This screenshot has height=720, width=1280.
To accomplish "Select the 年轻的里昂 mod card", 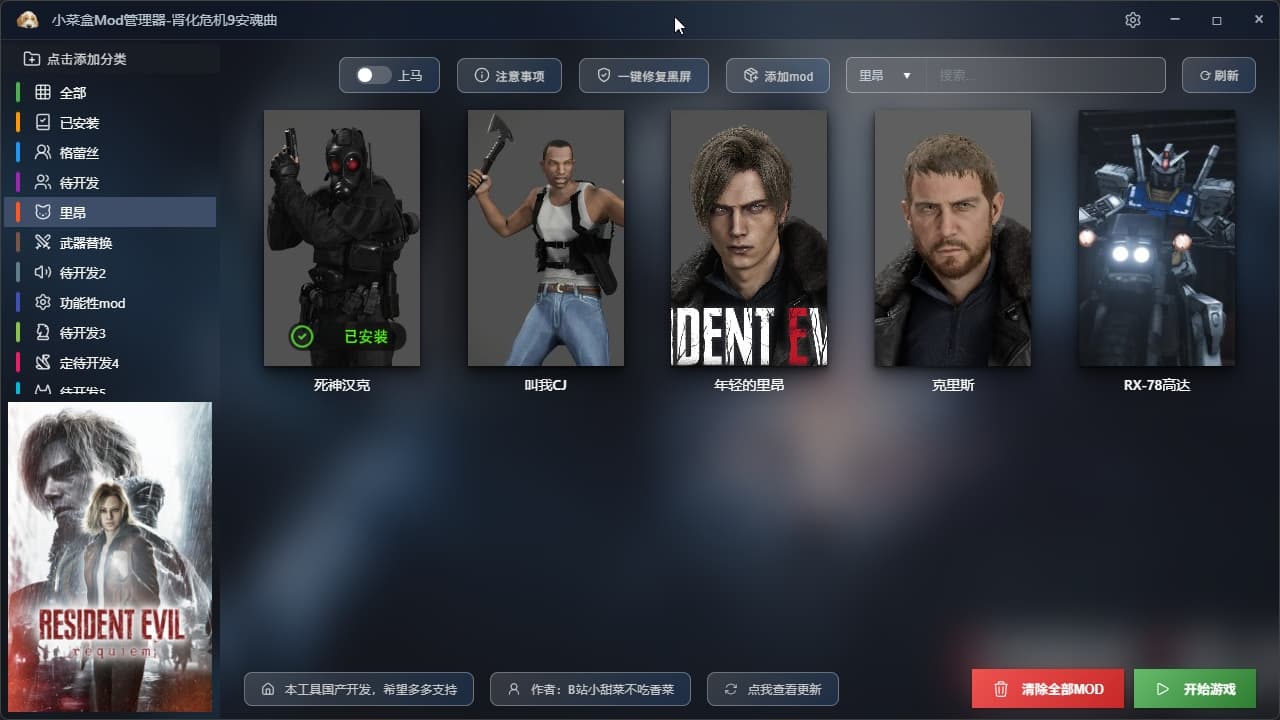I will 749,238.
